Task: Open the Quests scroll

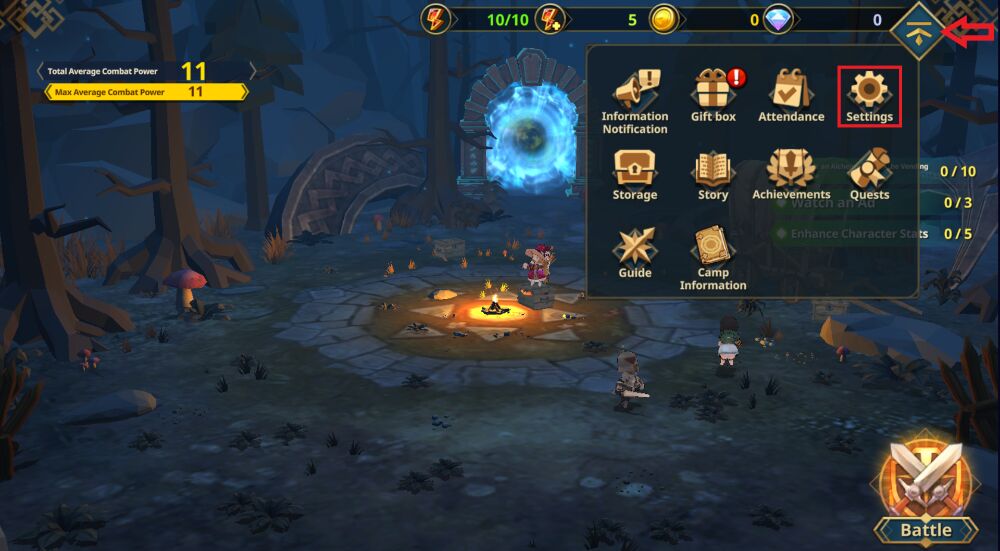Action: 869,174
